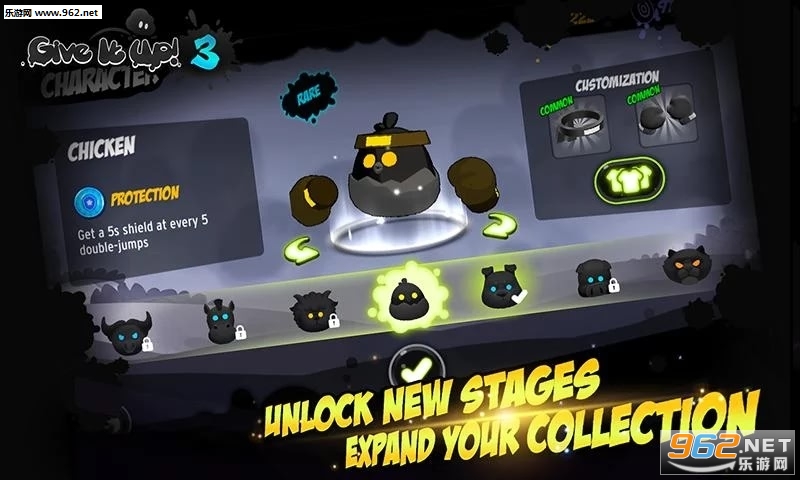This screenshot has height=480, width=800.
Task: Choose the locked horse character
Action: (221, 322)
